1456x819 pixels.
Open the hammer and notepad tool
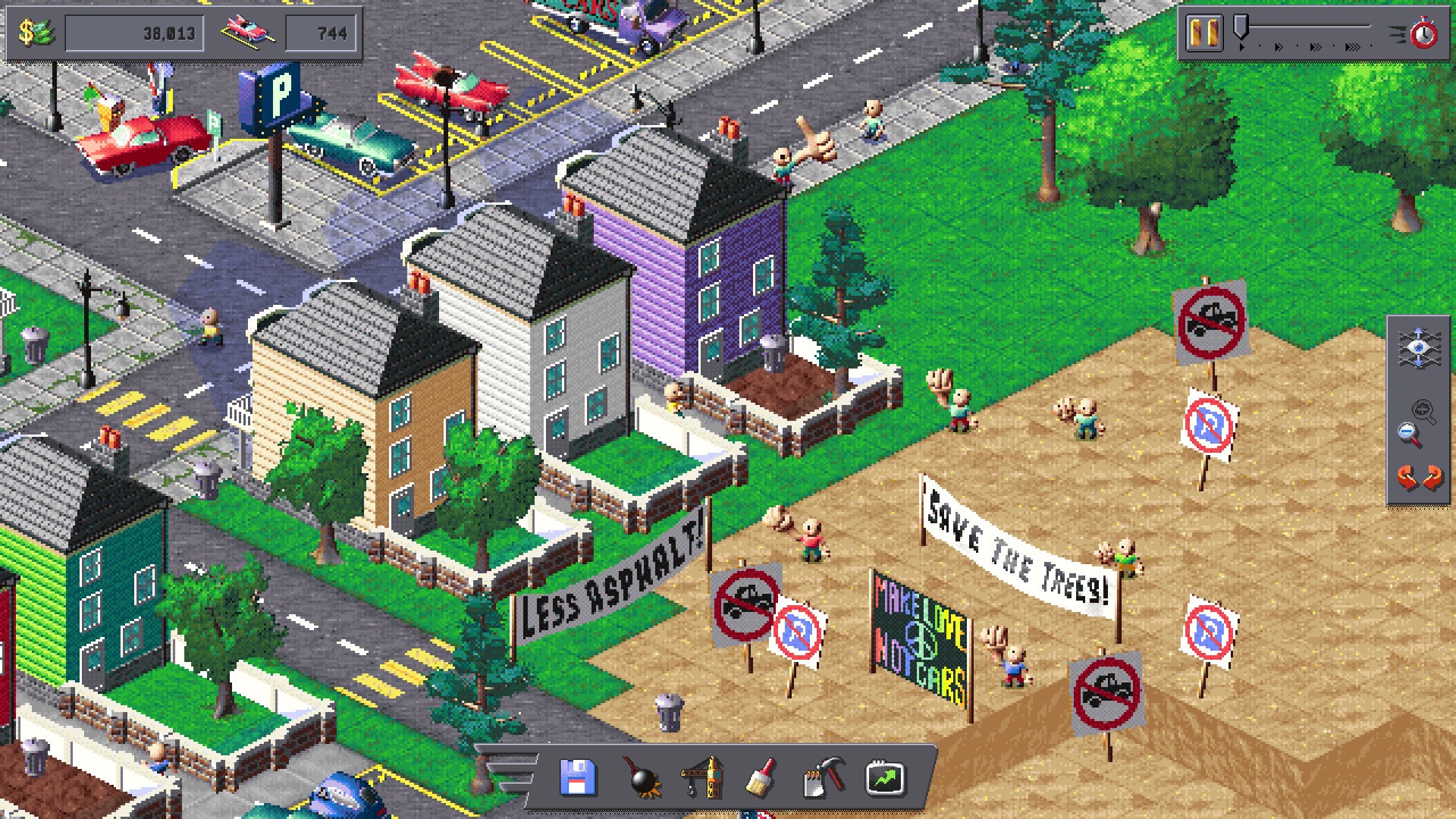click(823, 778)
